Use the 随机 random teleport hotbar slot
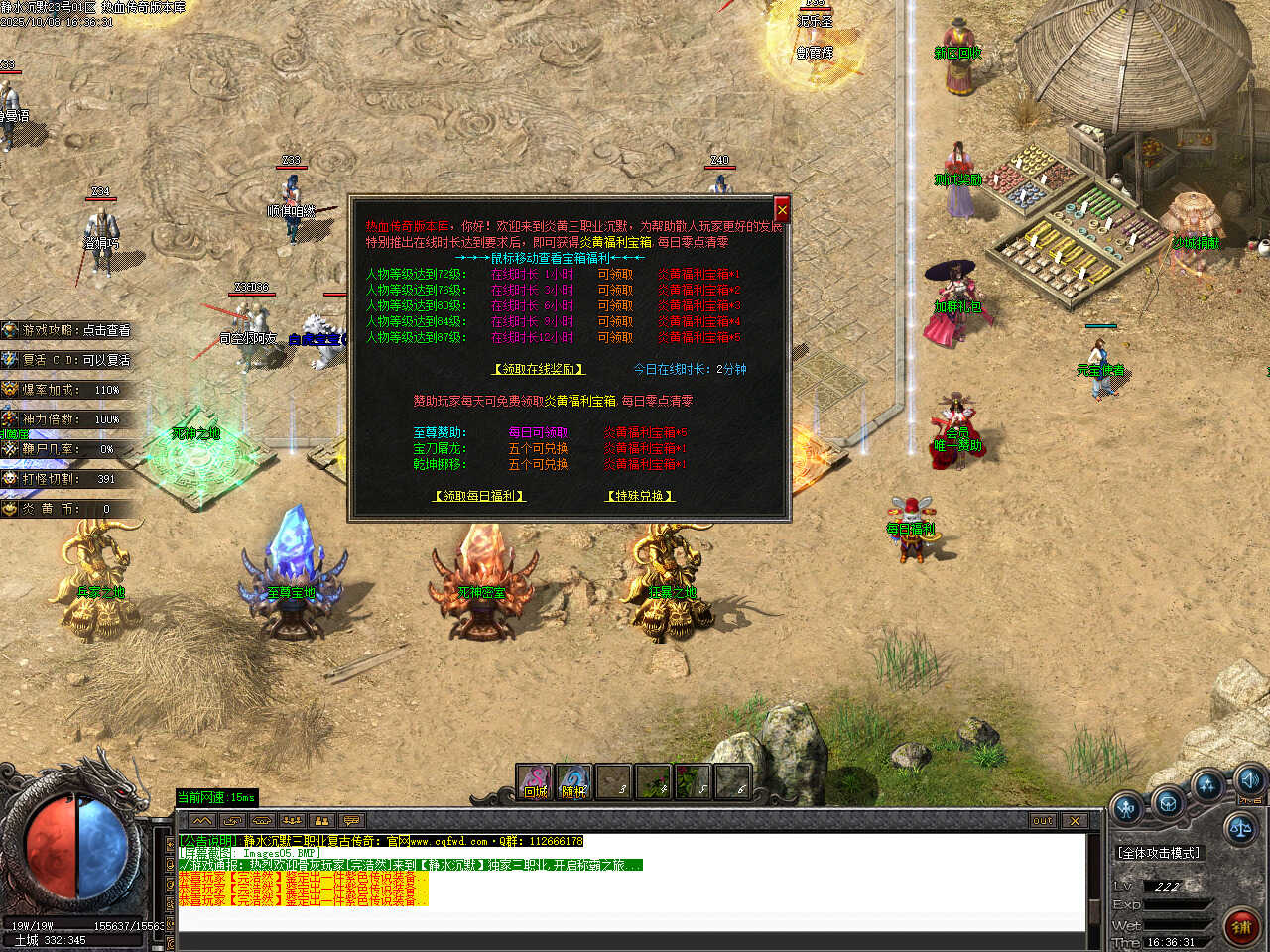 pos(573,781)
